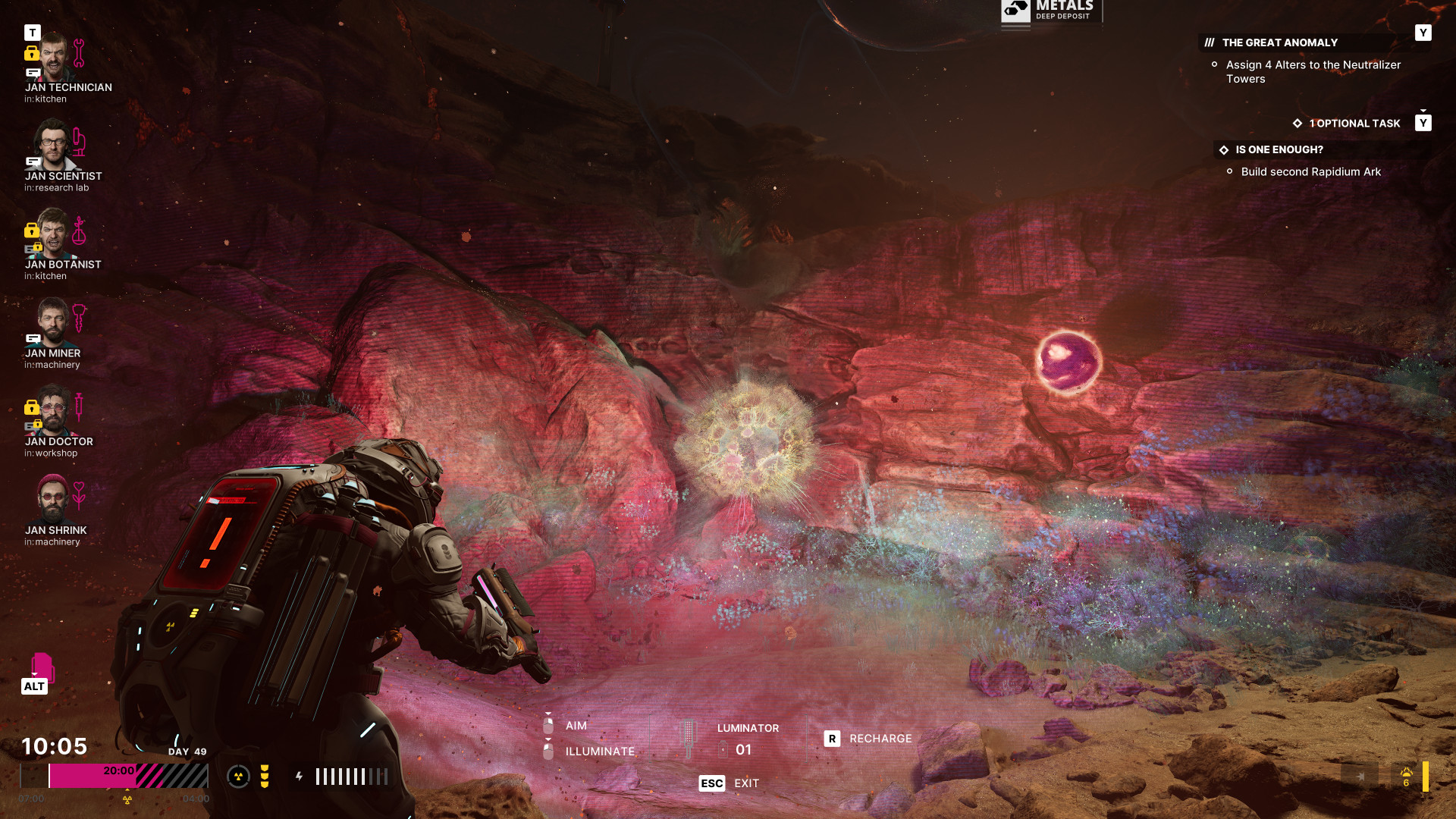The height and width of the screenshot is (819, 1456).
Task: Click the radiation hazard indicator icon
Action: pyautogui.click(x=238, y=777)
